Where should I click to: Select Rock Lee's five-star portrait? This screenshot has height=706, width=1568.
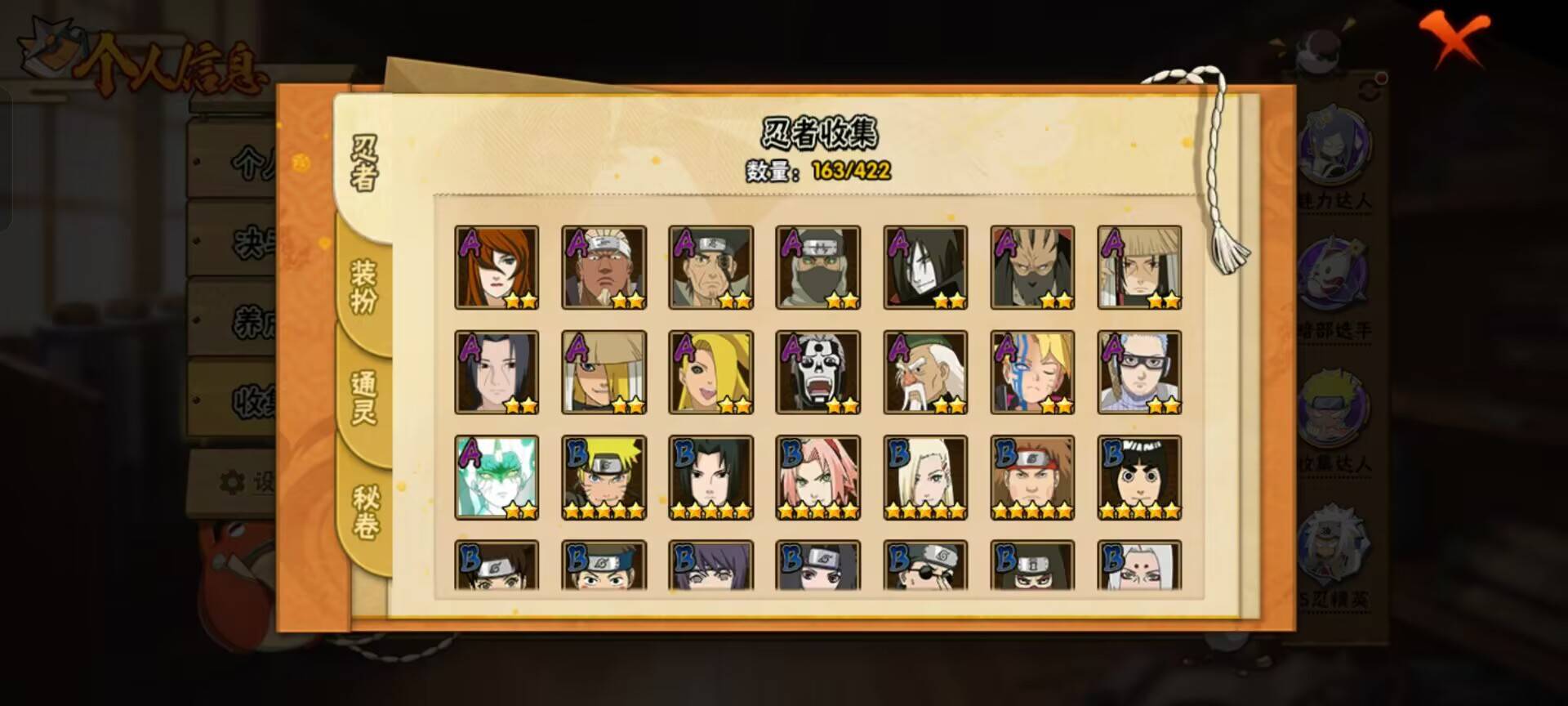point(1140,478)
